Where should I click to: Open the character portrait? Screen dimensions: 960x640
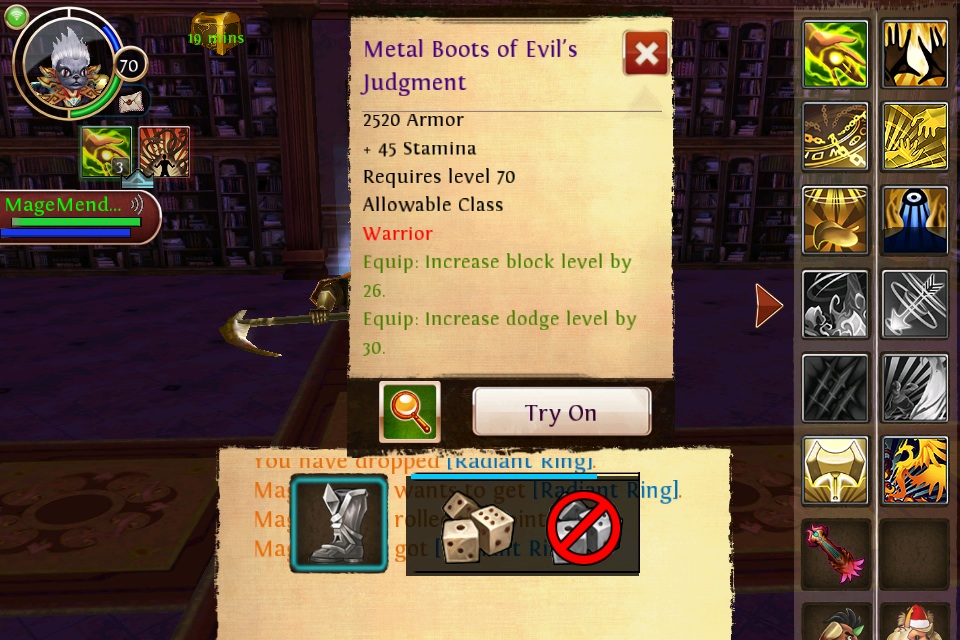pos(68,64)
